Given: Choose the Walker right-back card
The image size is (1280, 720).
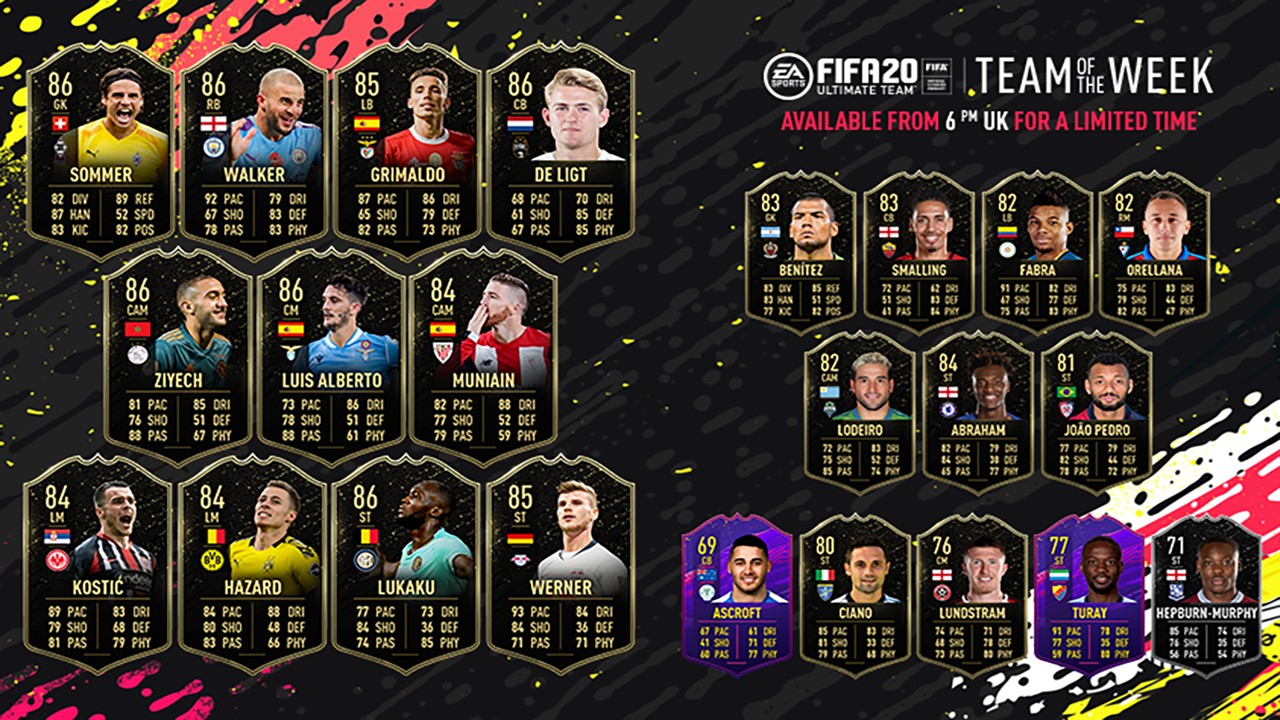Looking at the screenshot, I should point(253,152).
